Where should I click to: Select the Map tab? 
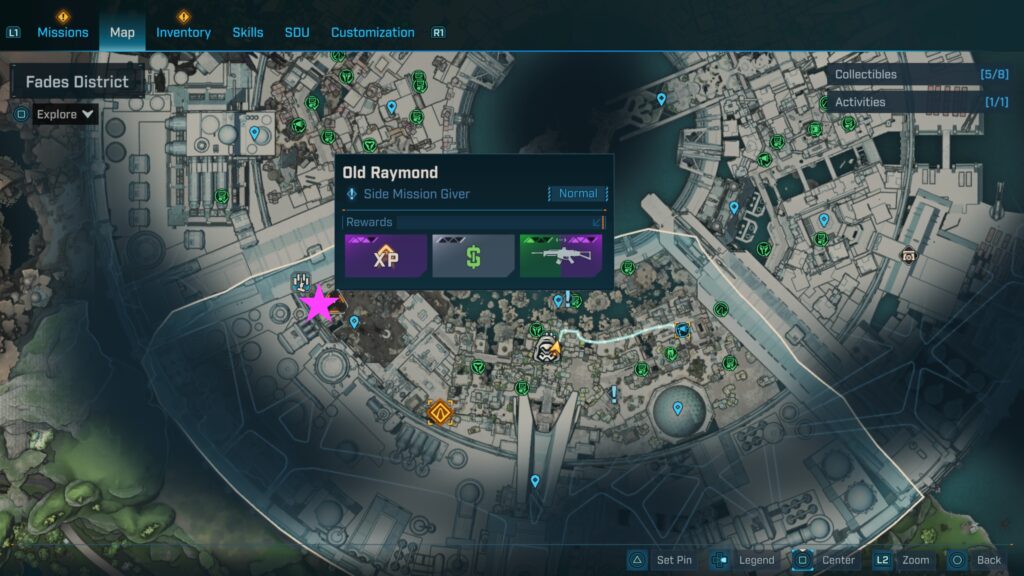point(122,32)
